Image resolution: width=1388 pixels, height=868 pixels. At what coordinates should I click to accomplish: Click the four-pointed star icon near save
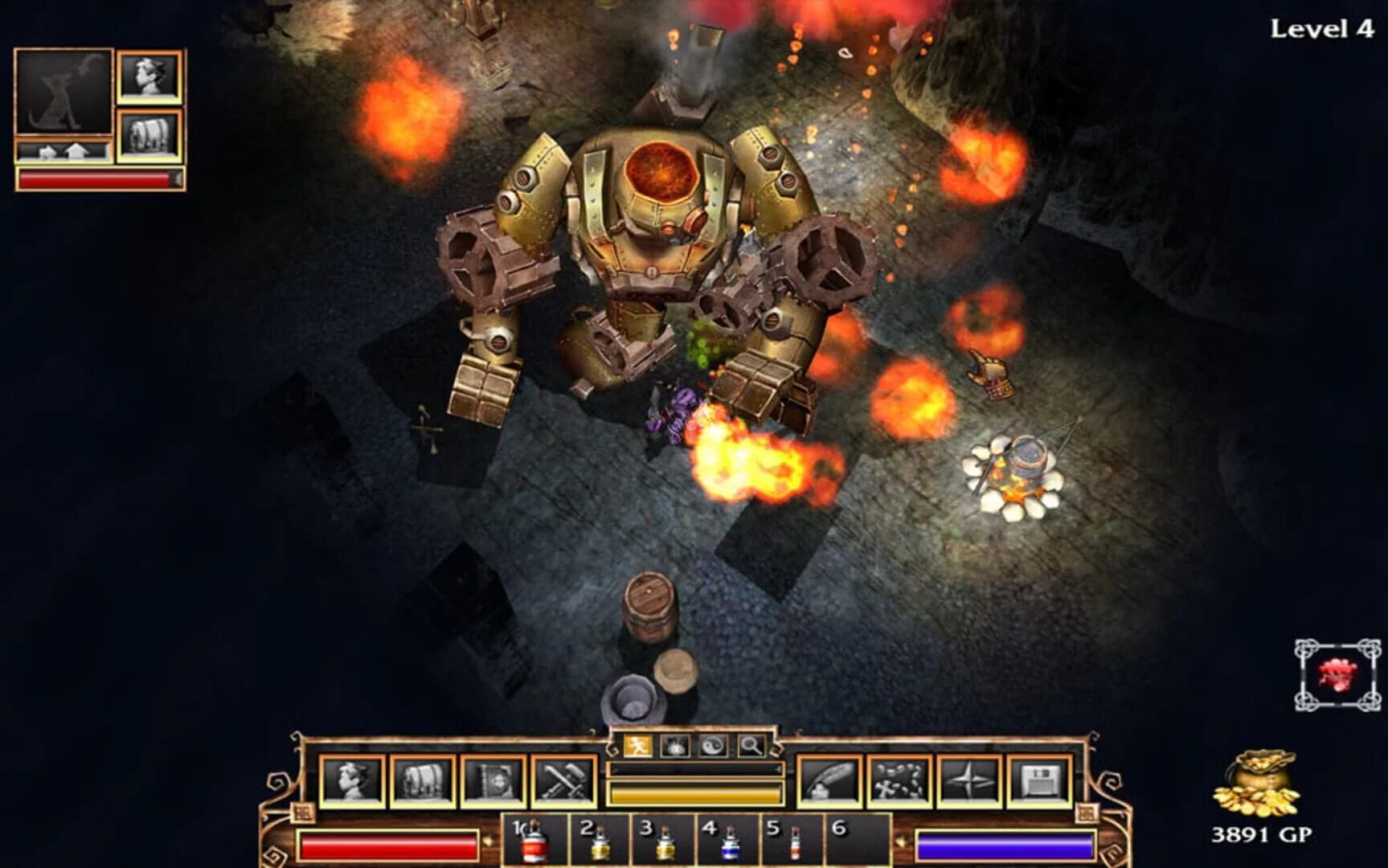970,780
